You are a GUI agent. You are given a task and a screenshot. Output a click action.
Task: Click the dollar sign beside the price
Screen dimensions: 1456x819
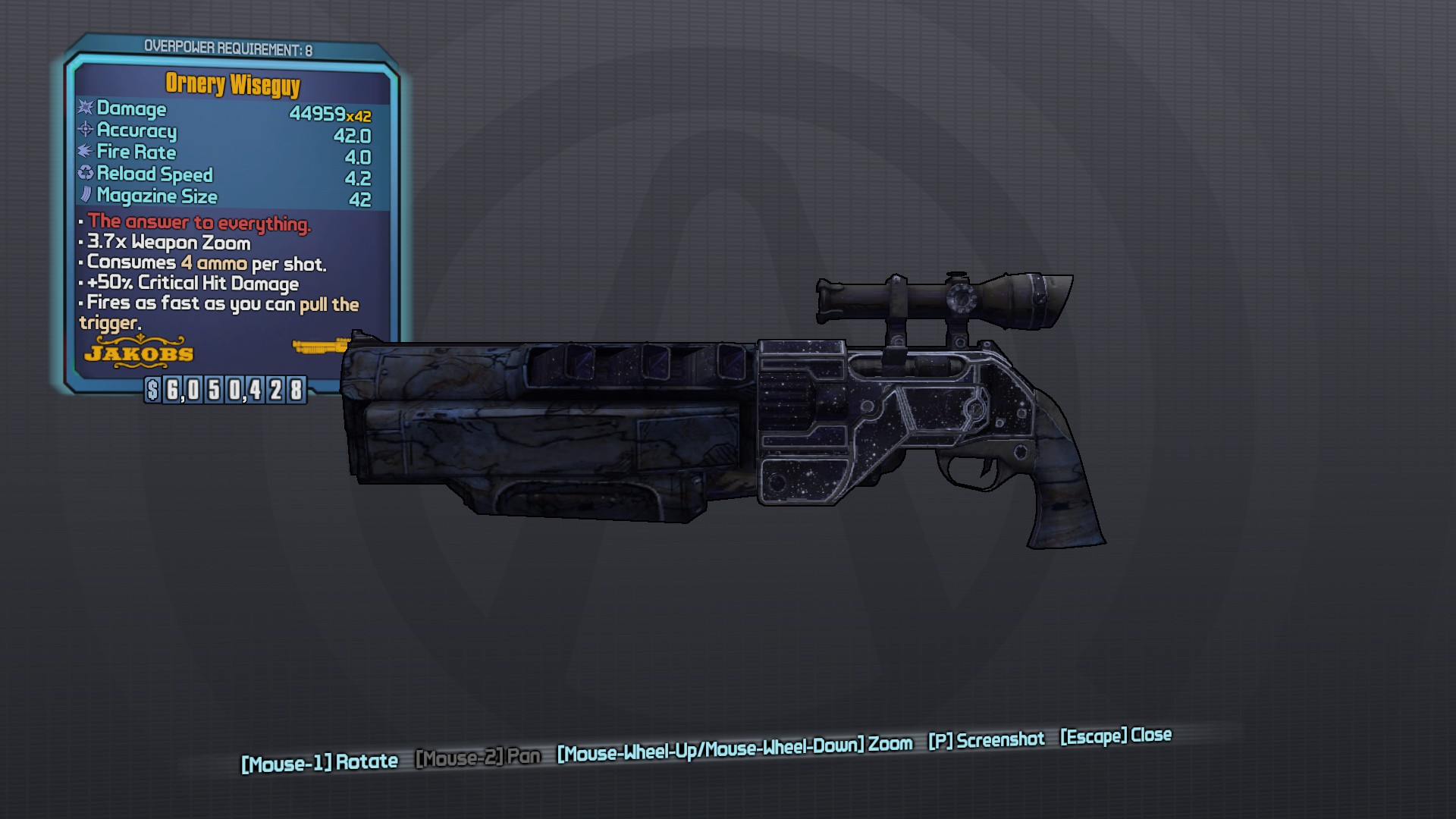coord(152,391)
